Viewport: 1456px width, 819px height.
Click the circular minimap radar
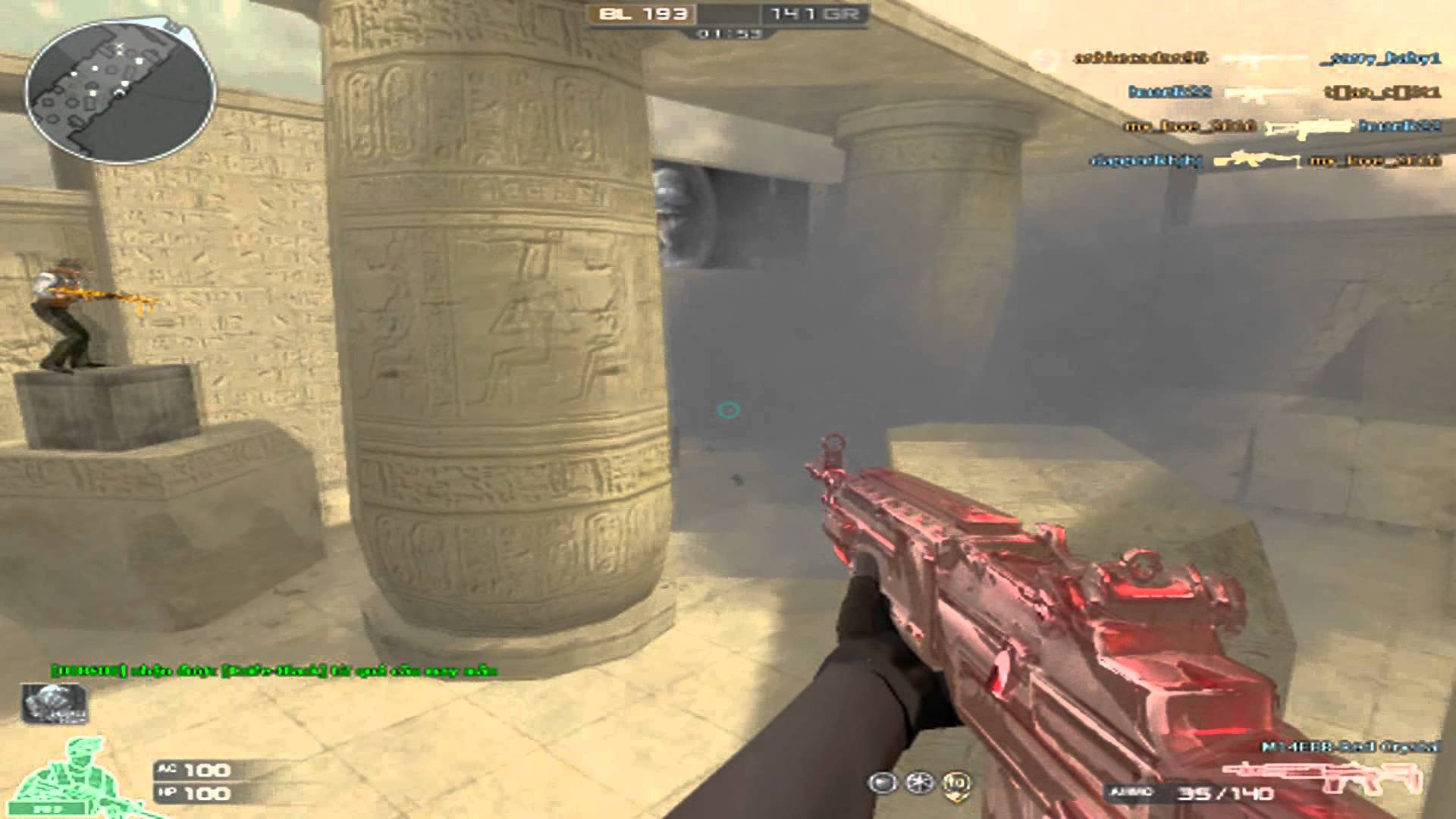[x=120, y=91]
